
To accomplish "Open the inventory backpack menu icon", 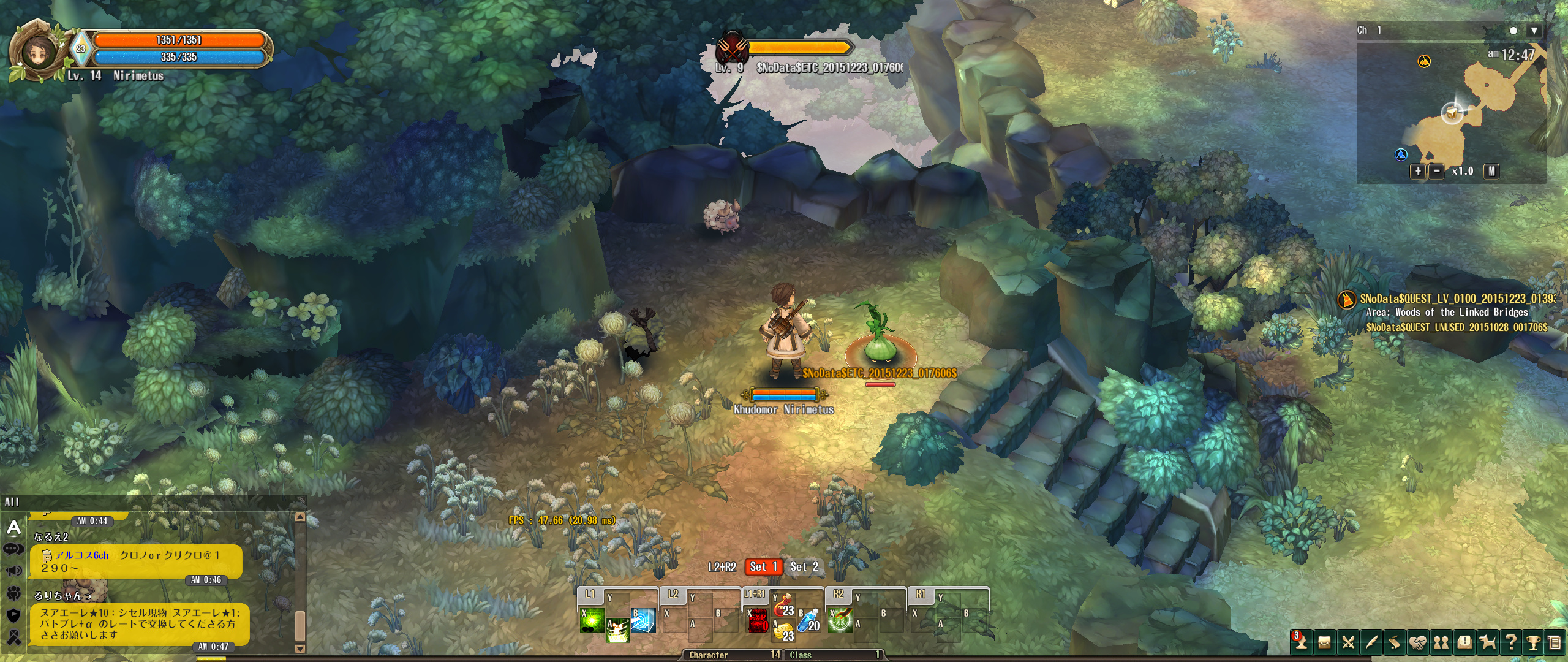I will point(1324,642).
